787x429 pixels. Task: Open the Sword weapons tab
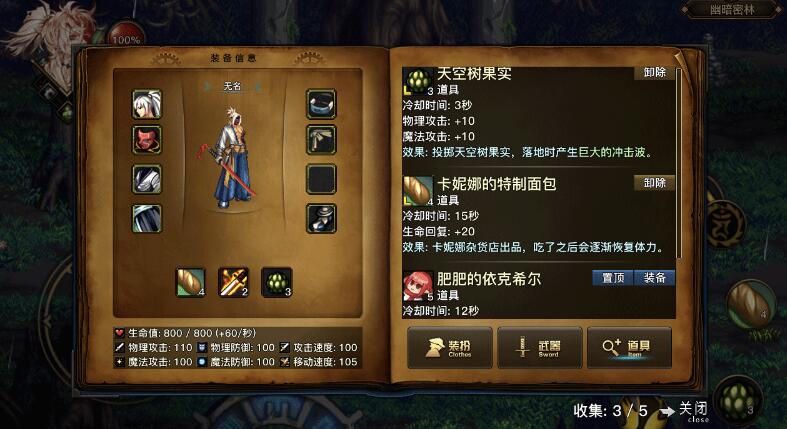pos(539,348)
